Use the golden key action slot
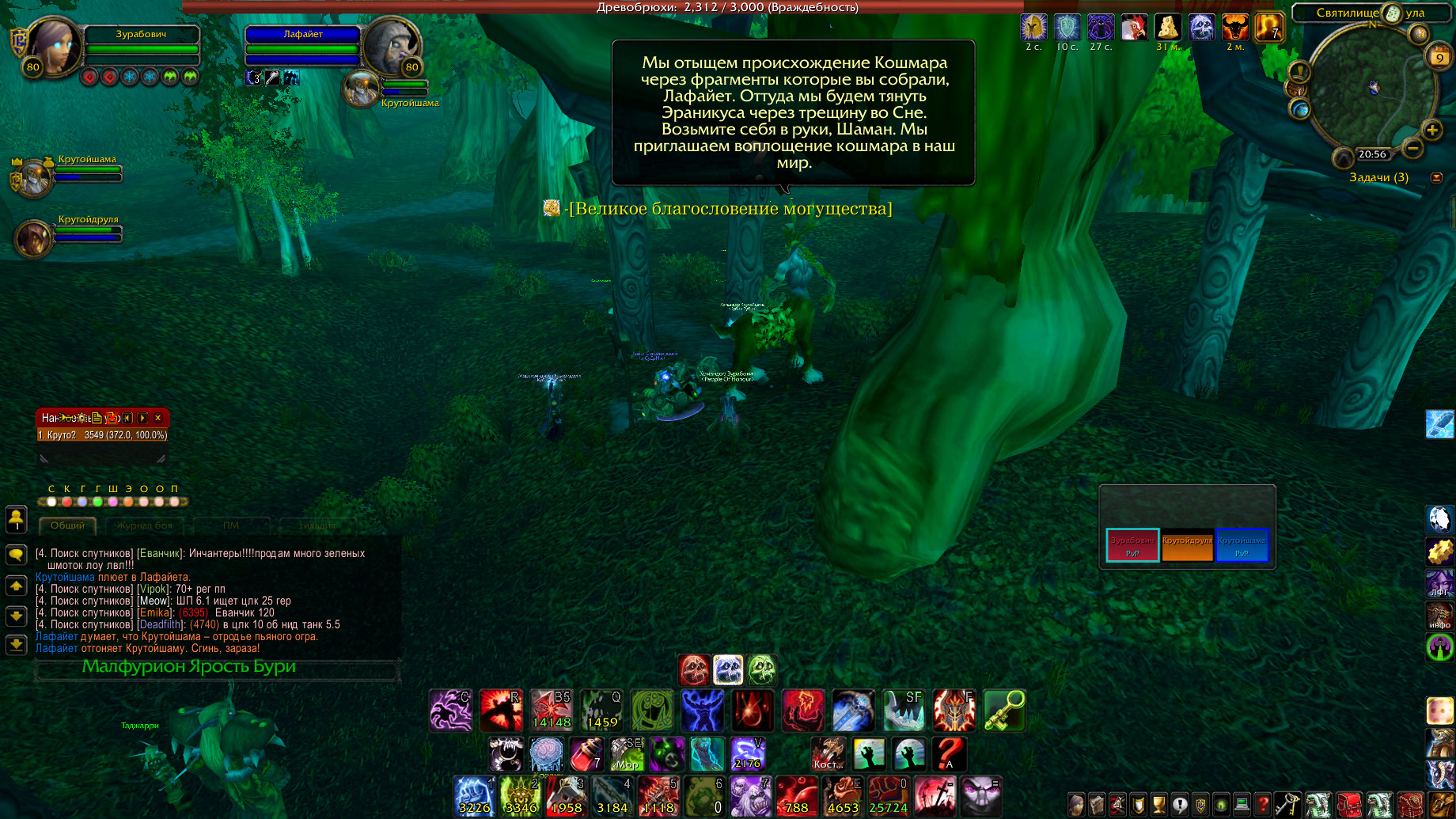The height and width of the screenshot is (819, 1456). [1004, 710]
